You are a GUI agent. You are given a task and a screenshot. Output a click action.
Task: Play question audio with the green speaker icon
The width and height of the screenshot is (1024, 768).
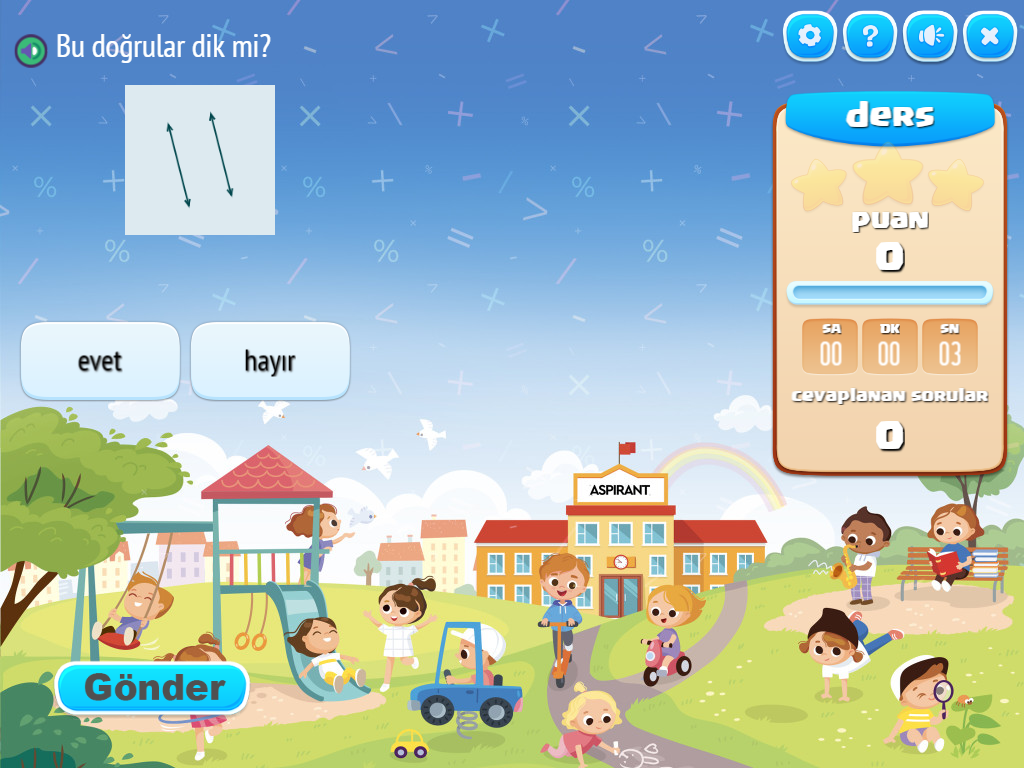[31, 49]
